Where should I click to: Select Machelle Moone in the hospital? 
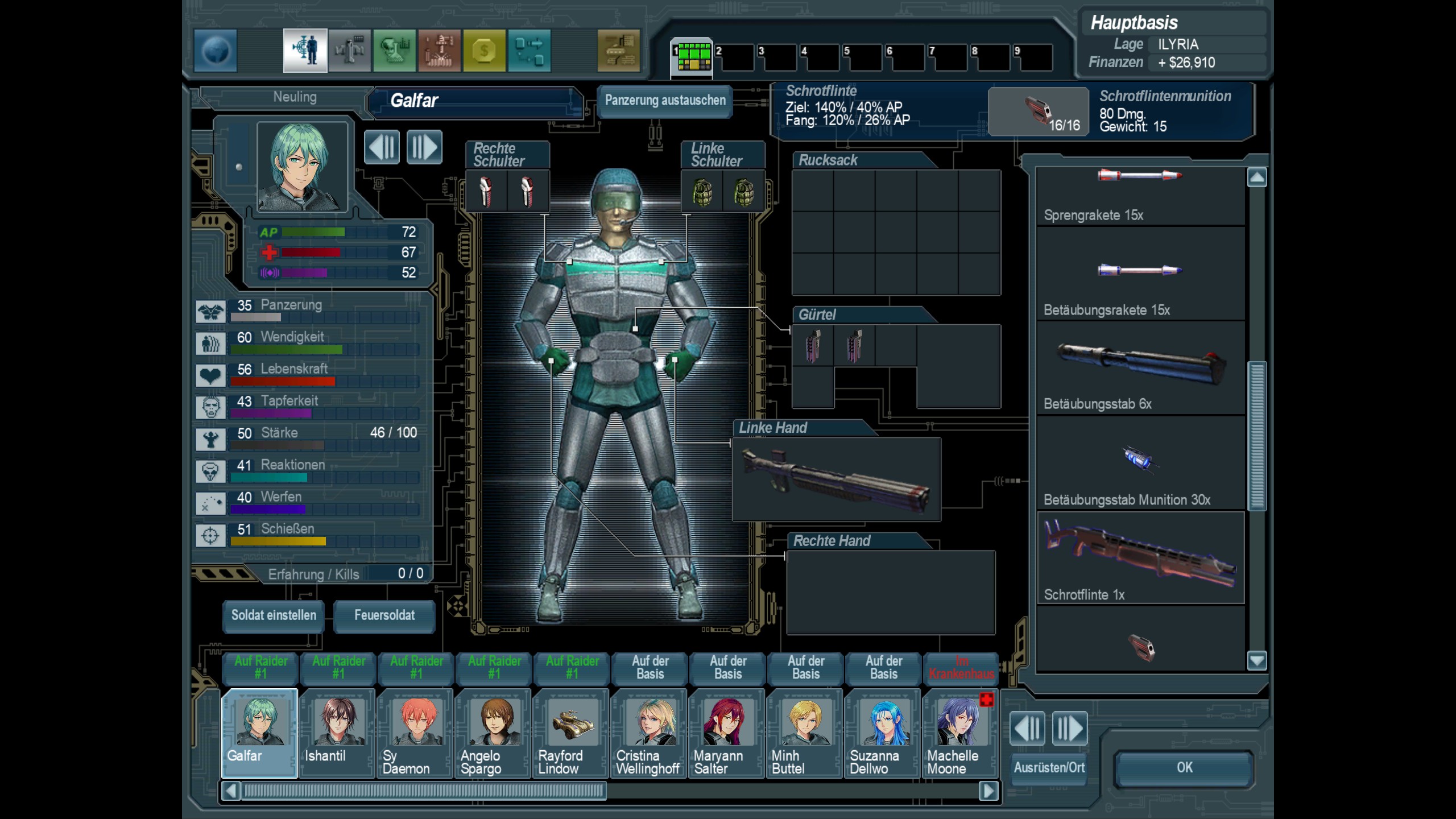(960, 731)
